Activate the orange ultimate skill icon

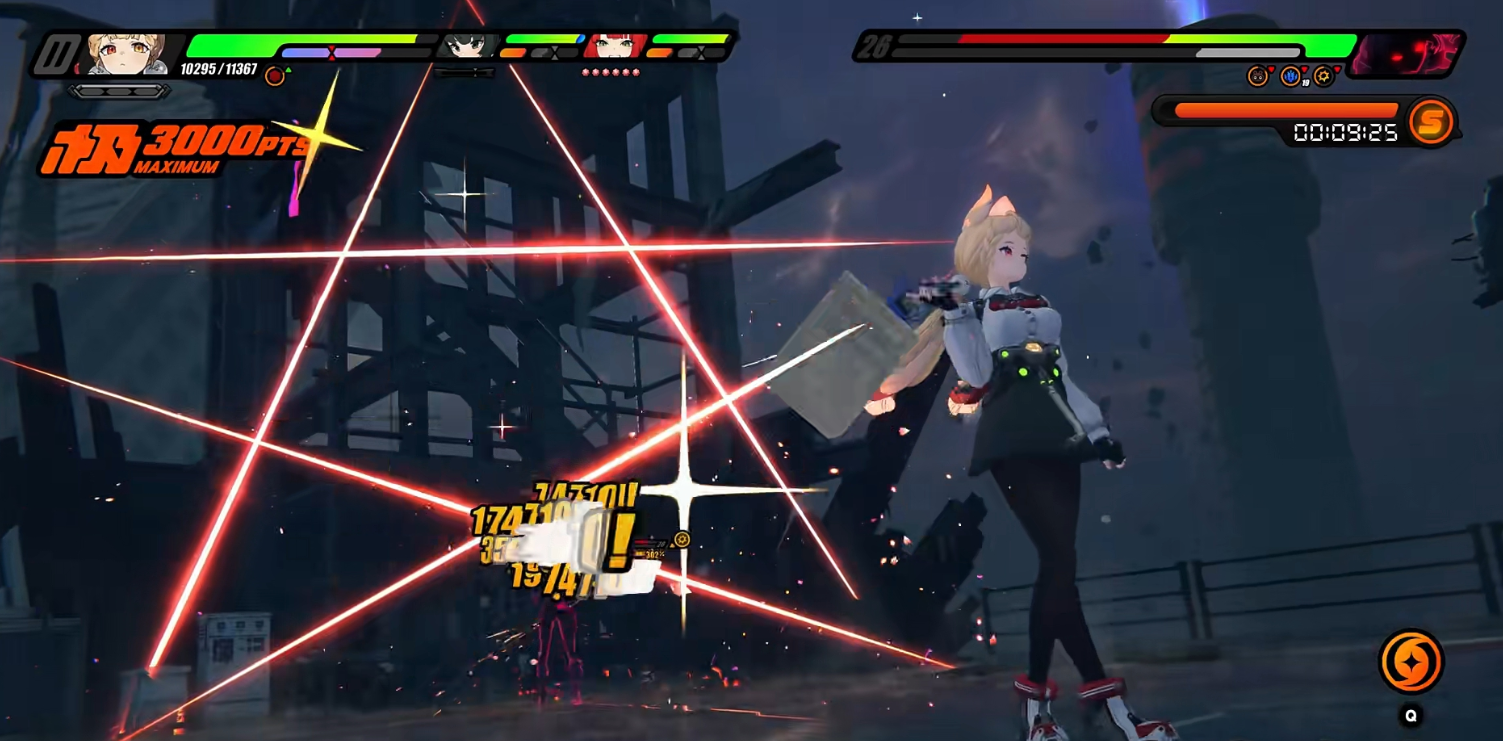point(1410,661)
